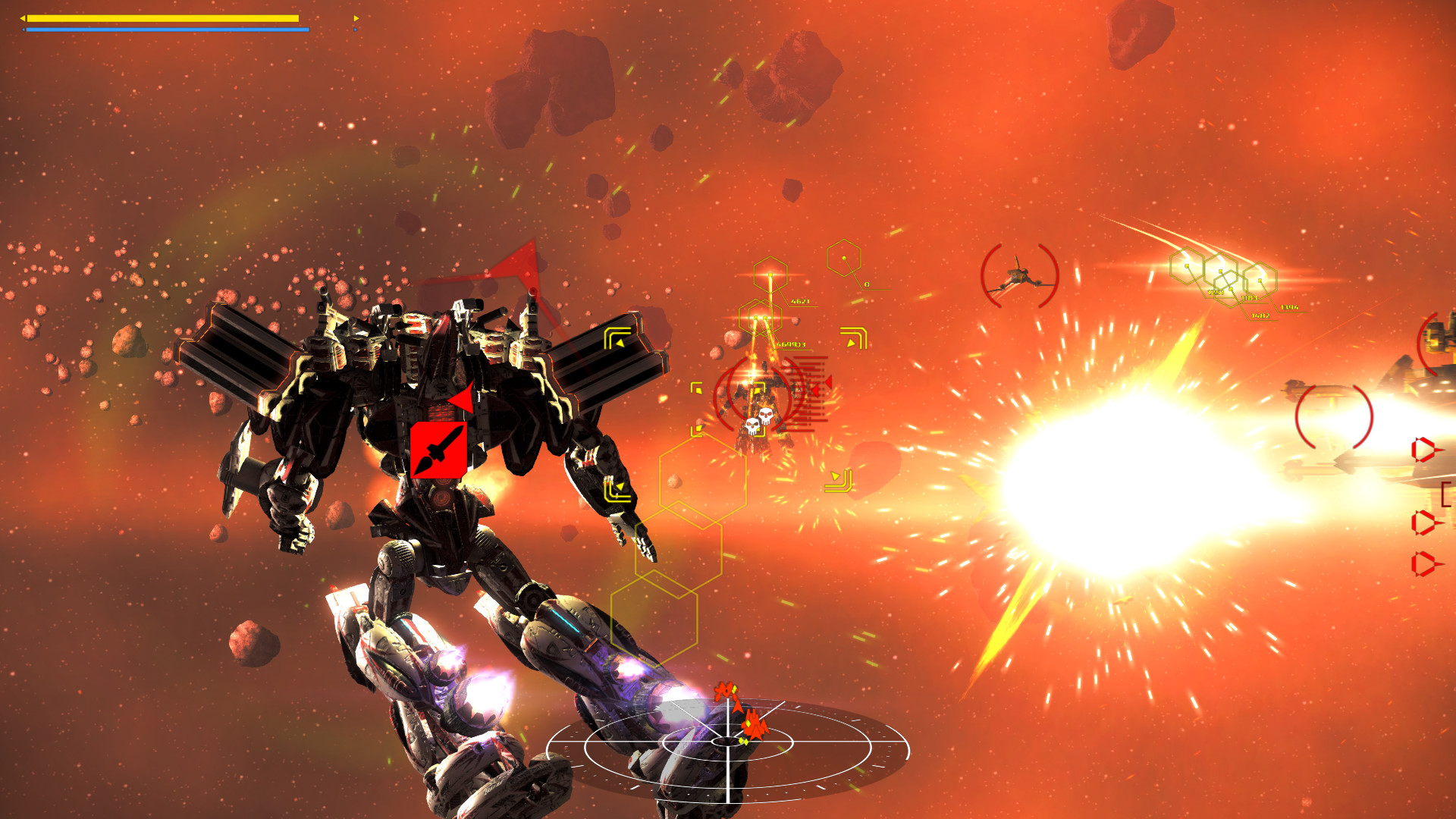The image size is (1456, 819).
Task: Click the readout labeled 1184 by the right targets
Action: pyautogui.click(x=1250, y=298)
